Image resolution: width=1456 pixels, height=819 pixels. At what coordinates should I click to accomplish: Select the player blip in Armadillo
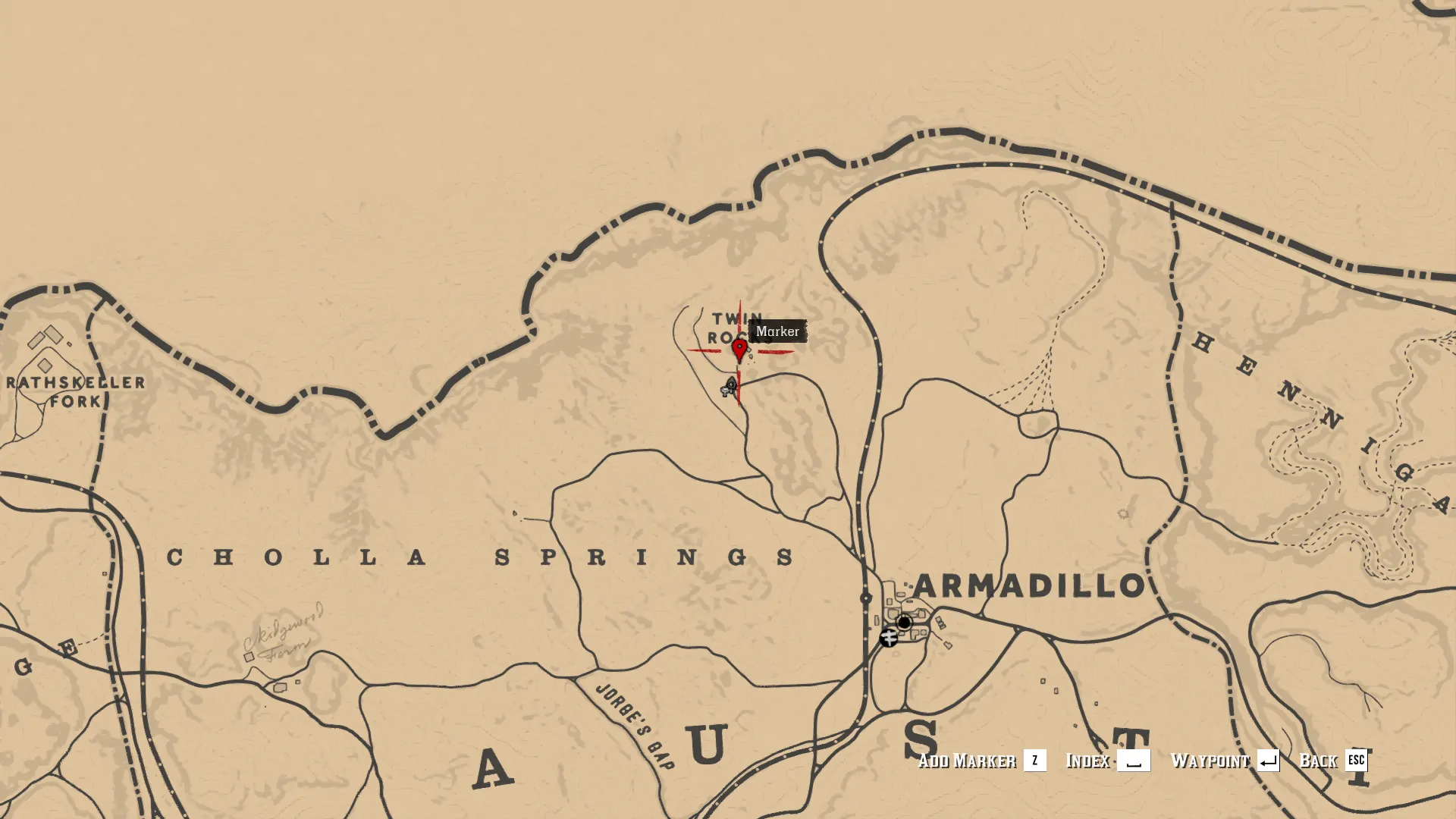[904, 623]
